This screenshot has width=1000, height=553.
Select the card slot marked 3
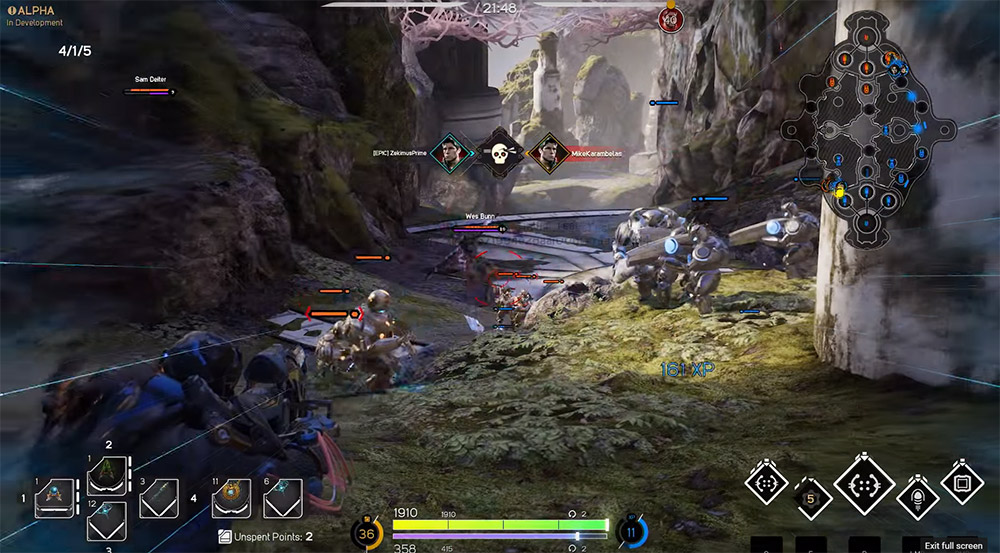click(x=159, y=496)
